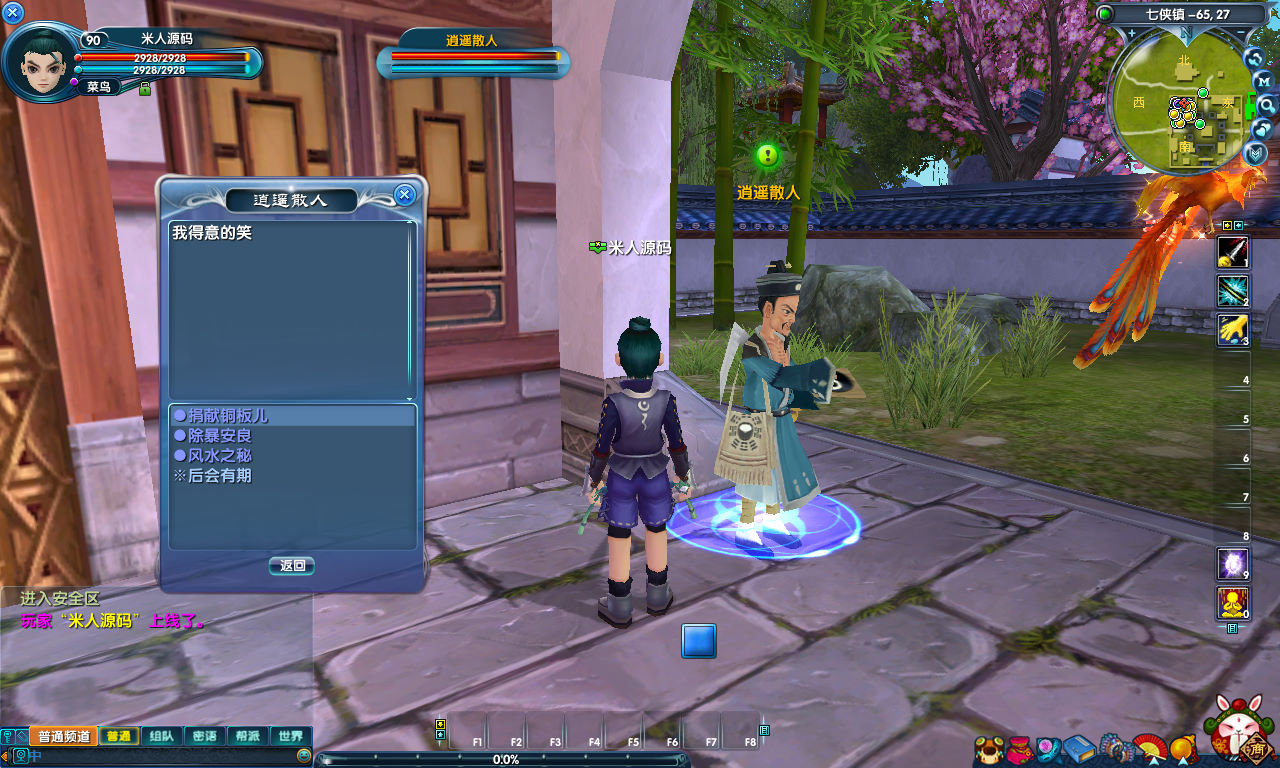Click the magnifying glass search button by minimap
1280x768 pixels.
(1267, 105)
